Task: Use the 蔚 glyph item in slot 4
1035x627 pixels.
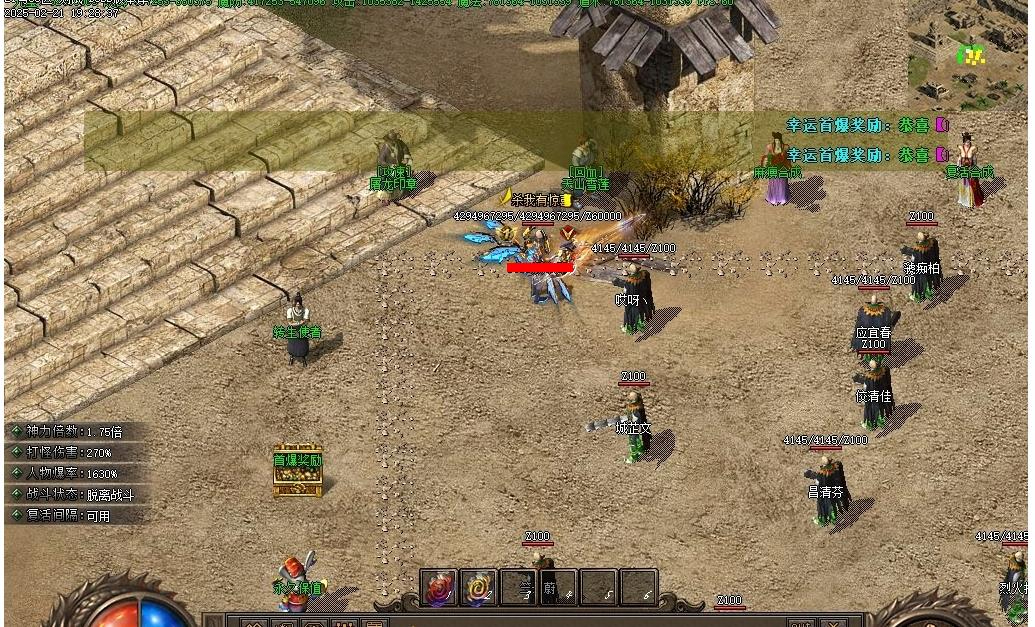Action: coord(558,588)
